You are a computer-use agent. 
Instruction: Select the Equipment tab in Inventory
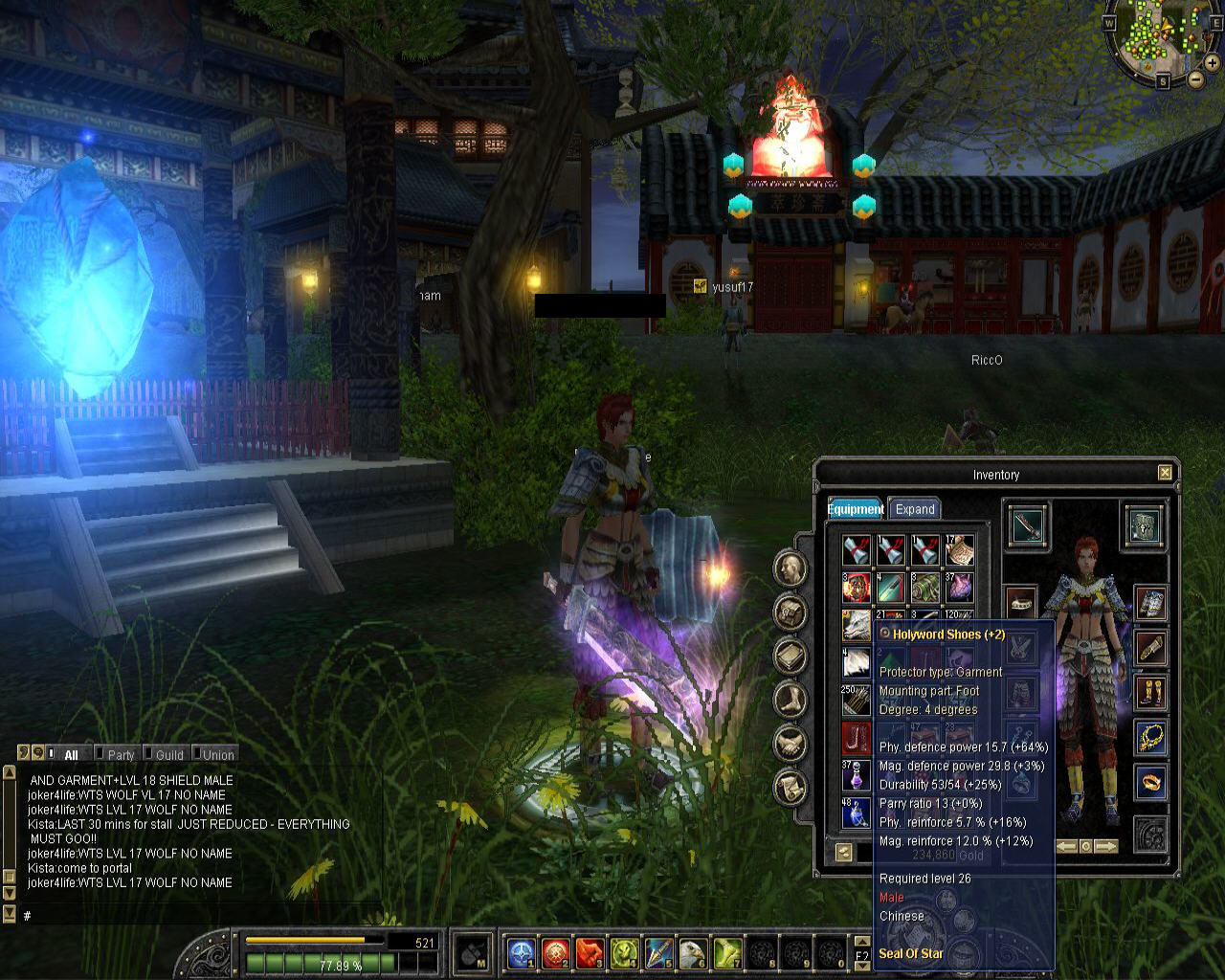click(x=856, y=509)
